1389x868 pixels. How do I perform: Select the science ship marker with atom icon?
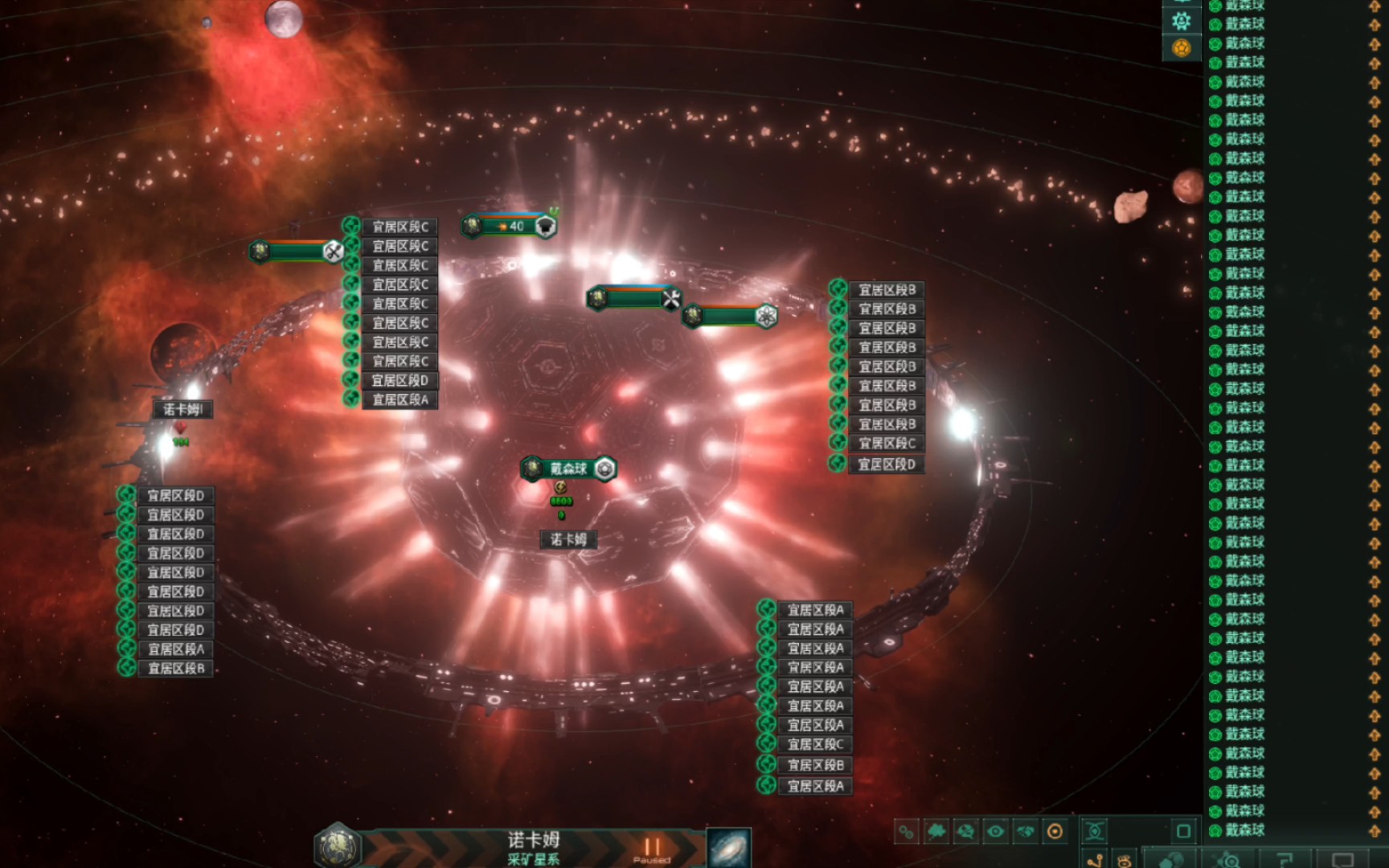click(x=730, y=317)
